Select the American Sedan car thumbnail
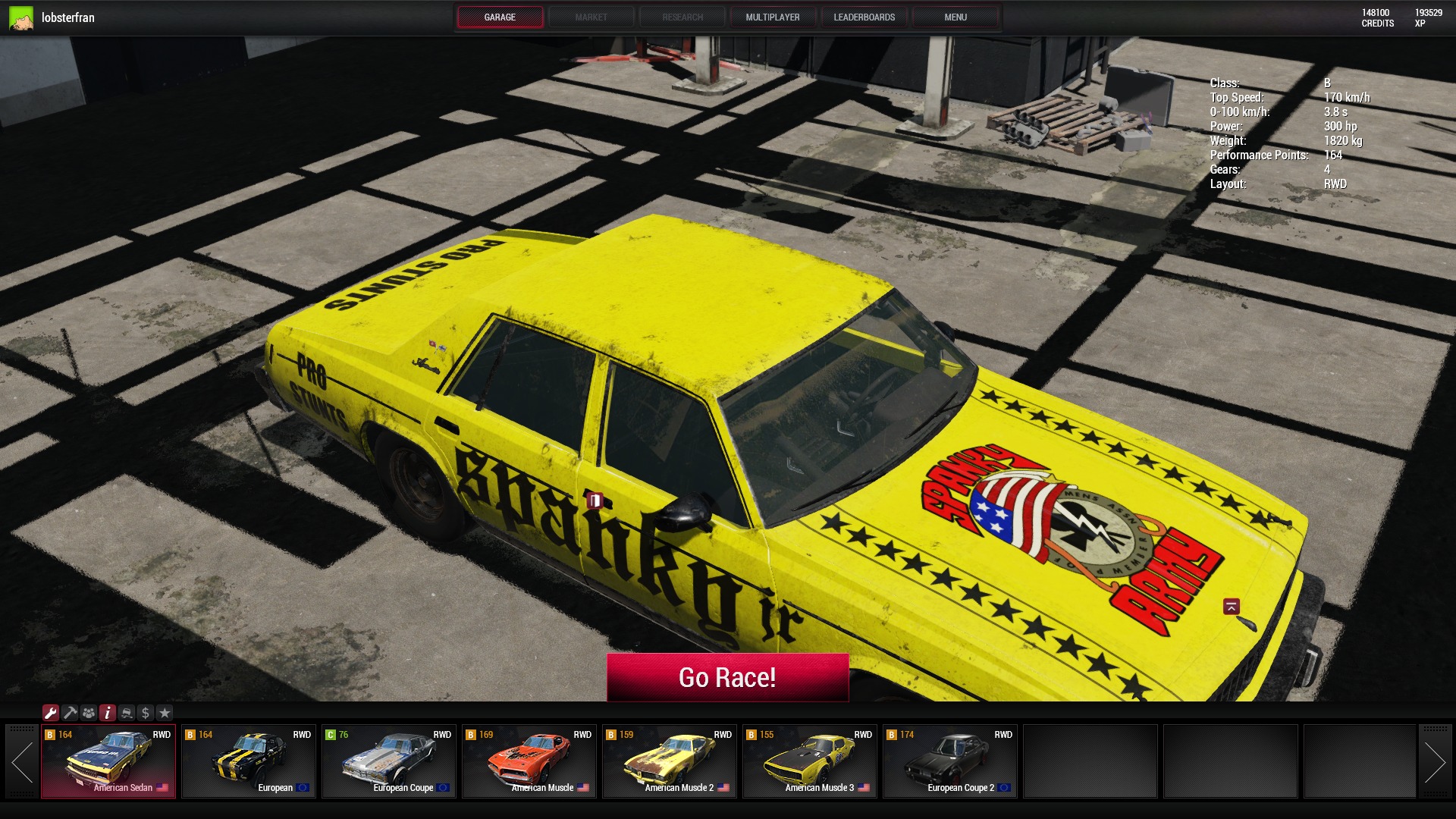This screenshot has width=1456, height=819. coord(108,761)
